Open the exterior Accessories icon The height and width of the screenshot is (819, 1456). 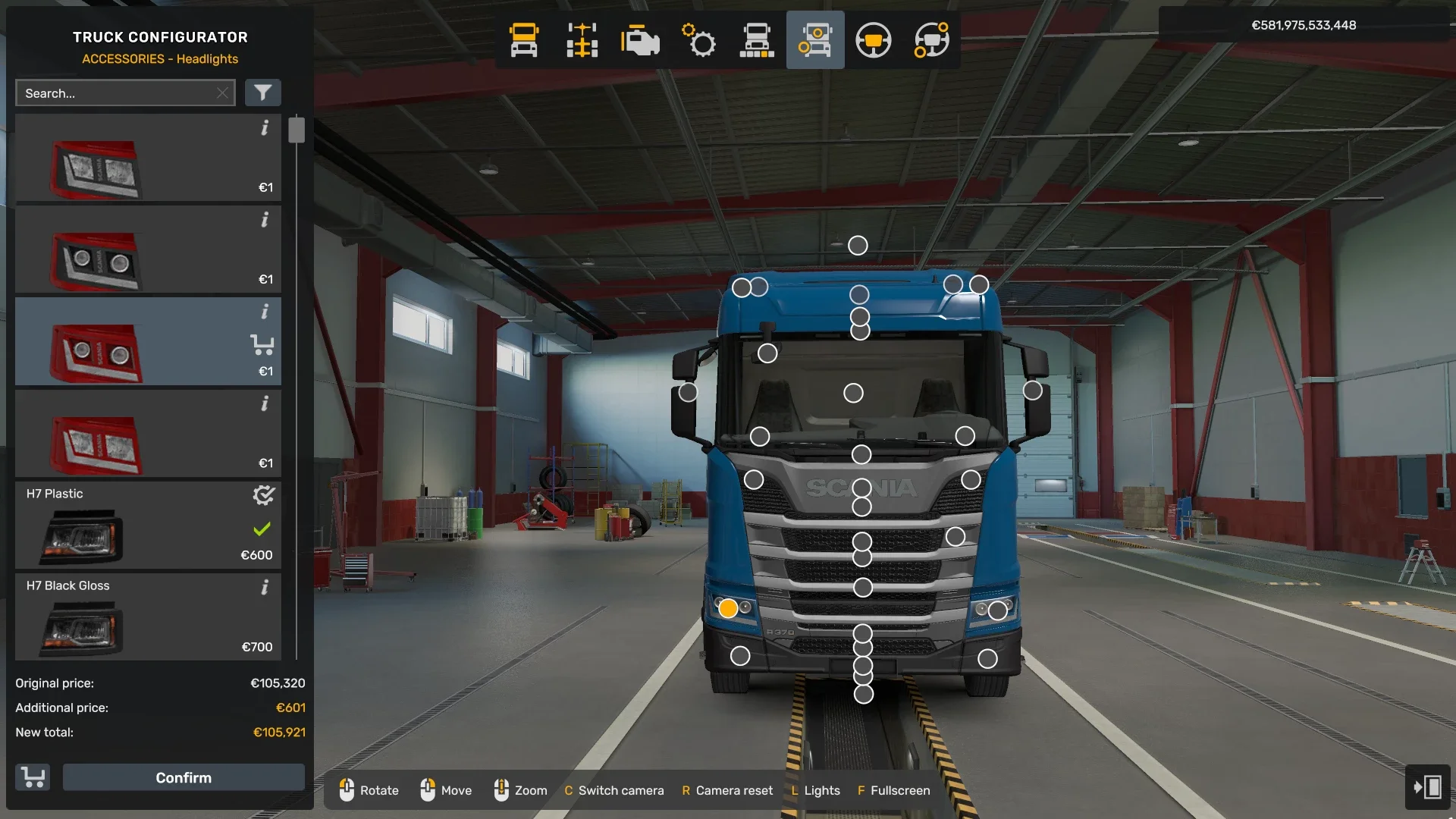pos(815,40)
